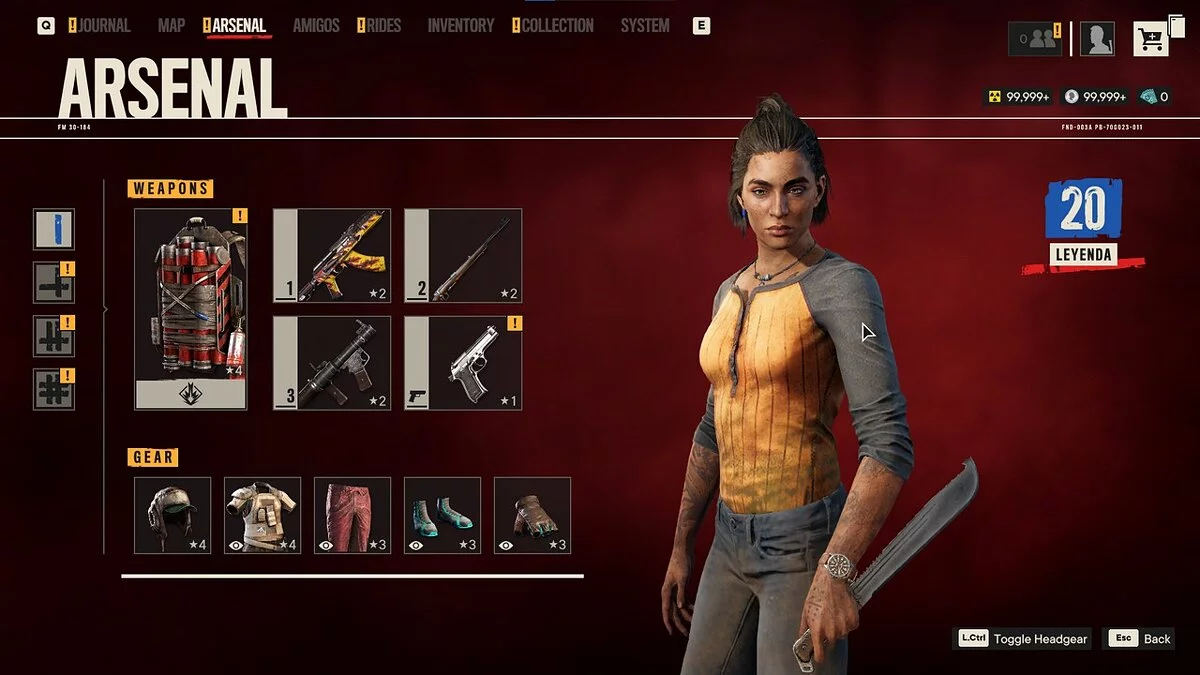Open the System tab
The width and height of the screenshot is (1200, 675).
click(x=645, y=26)
